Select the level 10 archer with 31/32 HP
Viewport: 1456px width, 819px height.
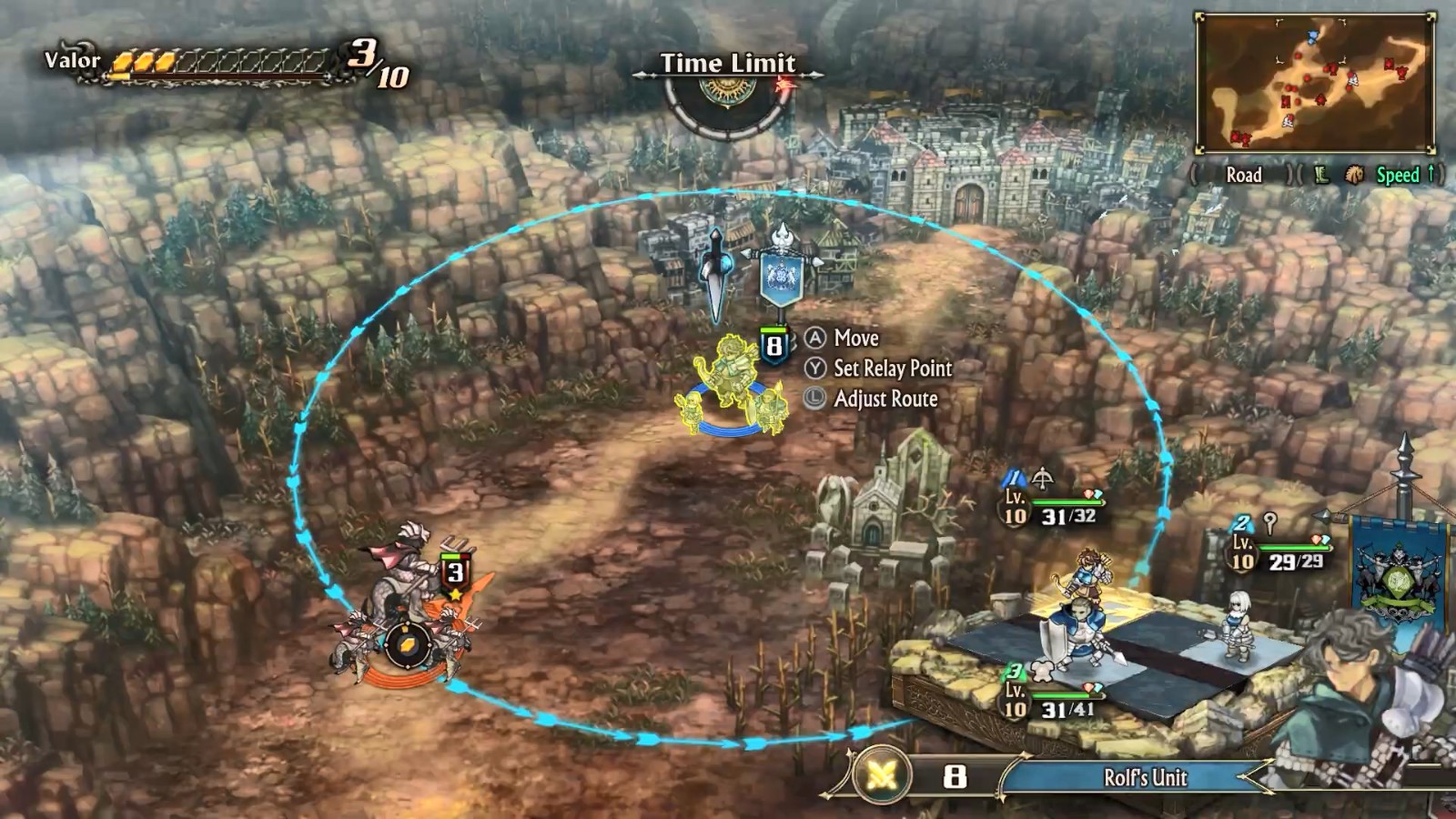(x=1087, y=571)
